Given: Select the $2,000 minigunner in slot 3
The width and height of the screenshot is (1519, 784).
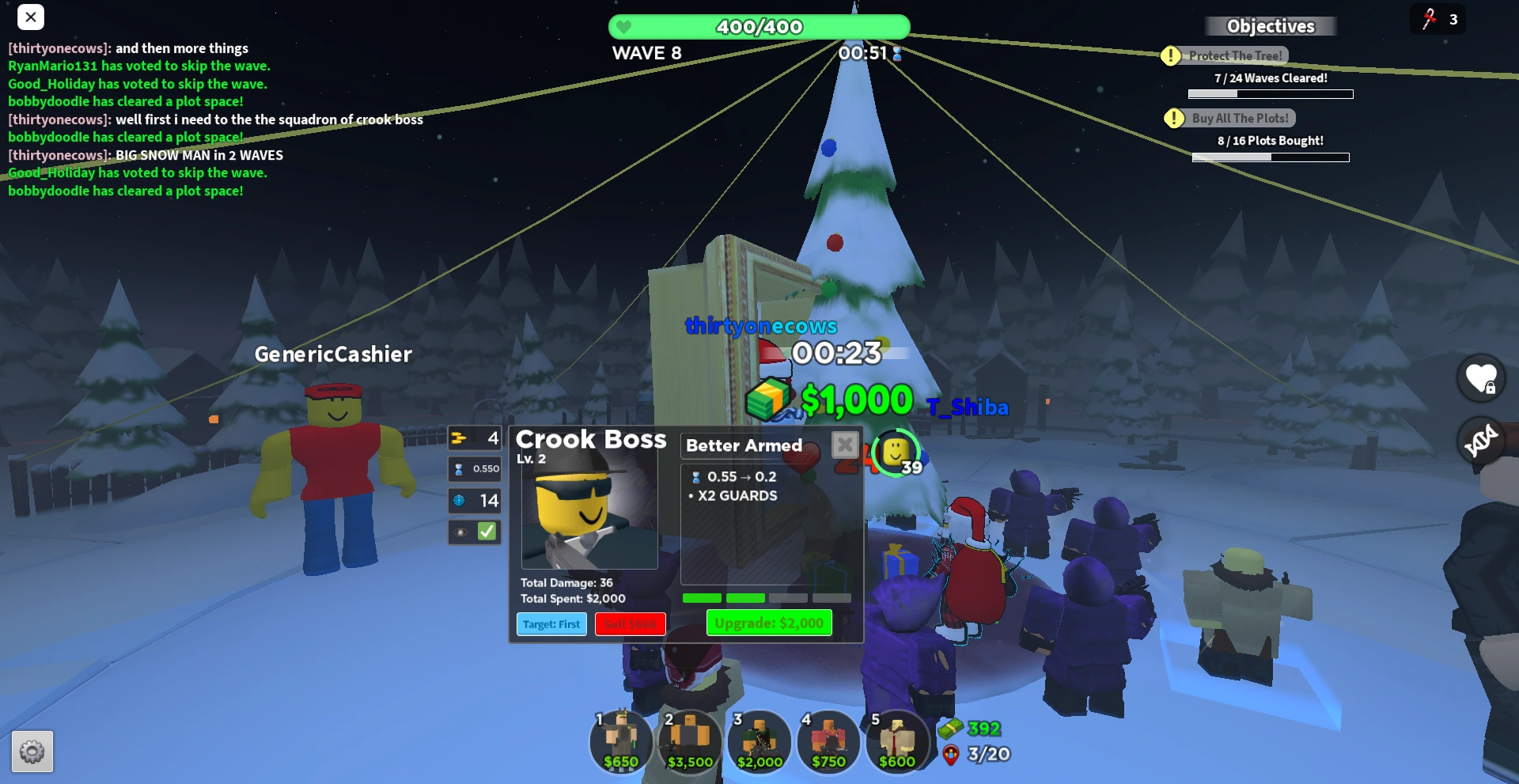Looking at the screenshot, I should click(759, 742).
